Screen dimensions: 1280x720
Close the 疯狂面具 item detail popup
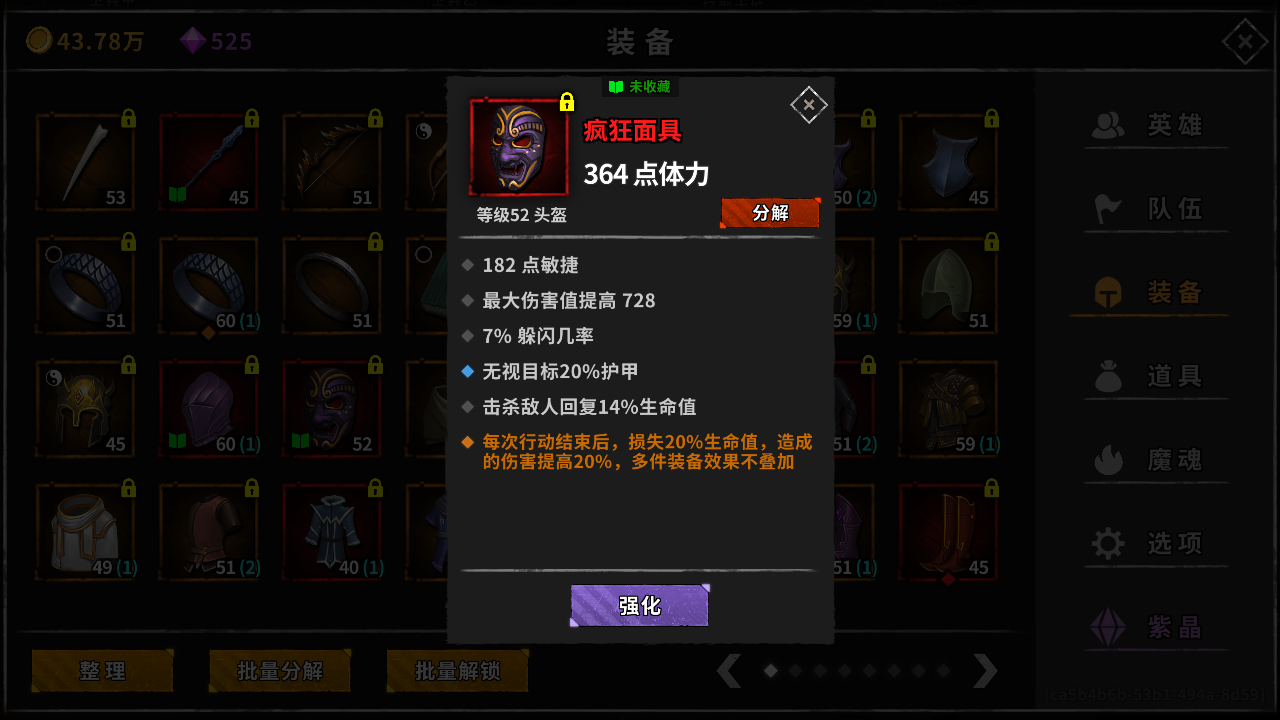[808, 104]
